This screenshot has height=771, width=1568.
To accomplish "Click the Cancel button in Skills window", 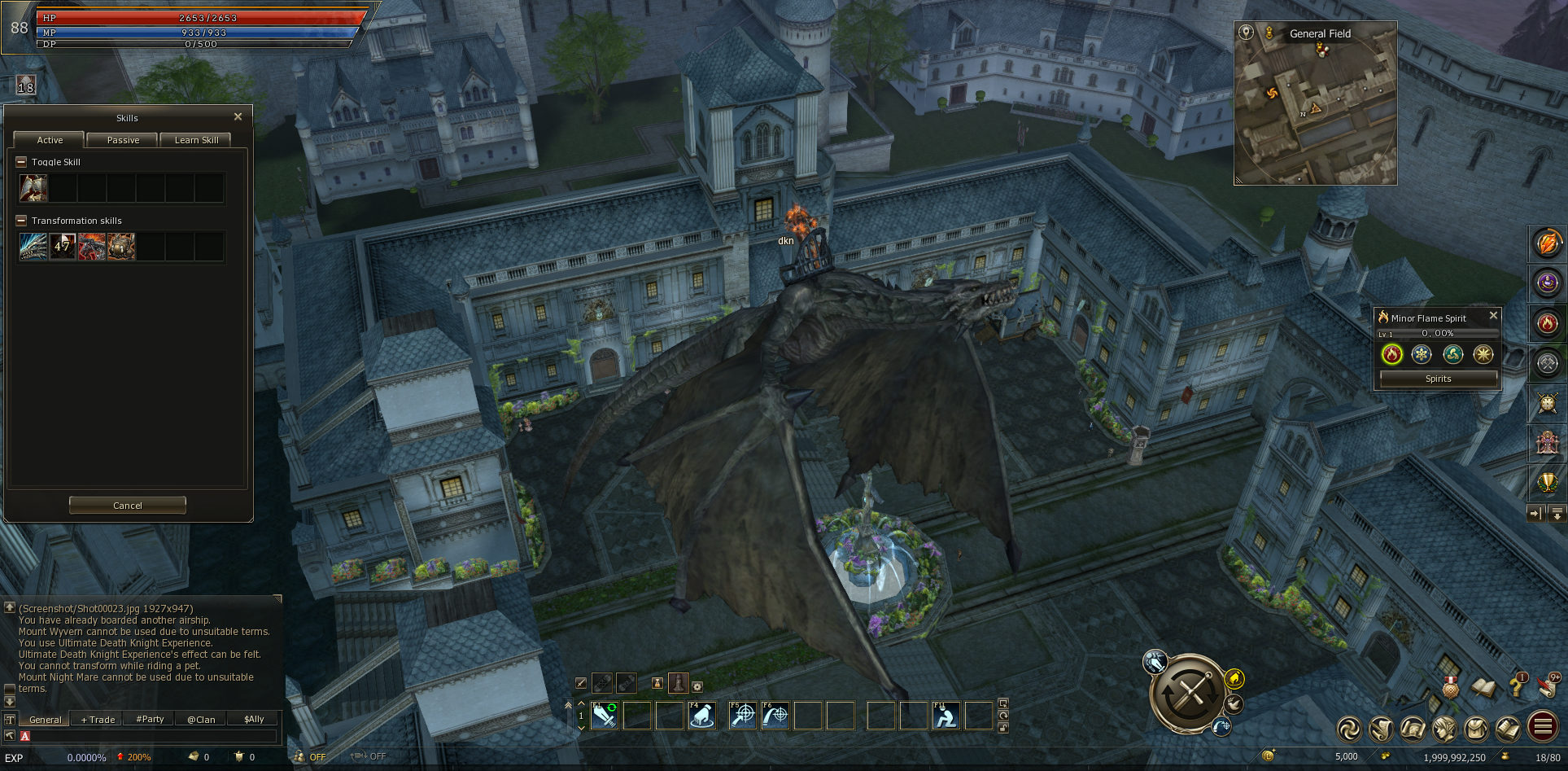I will tap(128, 506).
